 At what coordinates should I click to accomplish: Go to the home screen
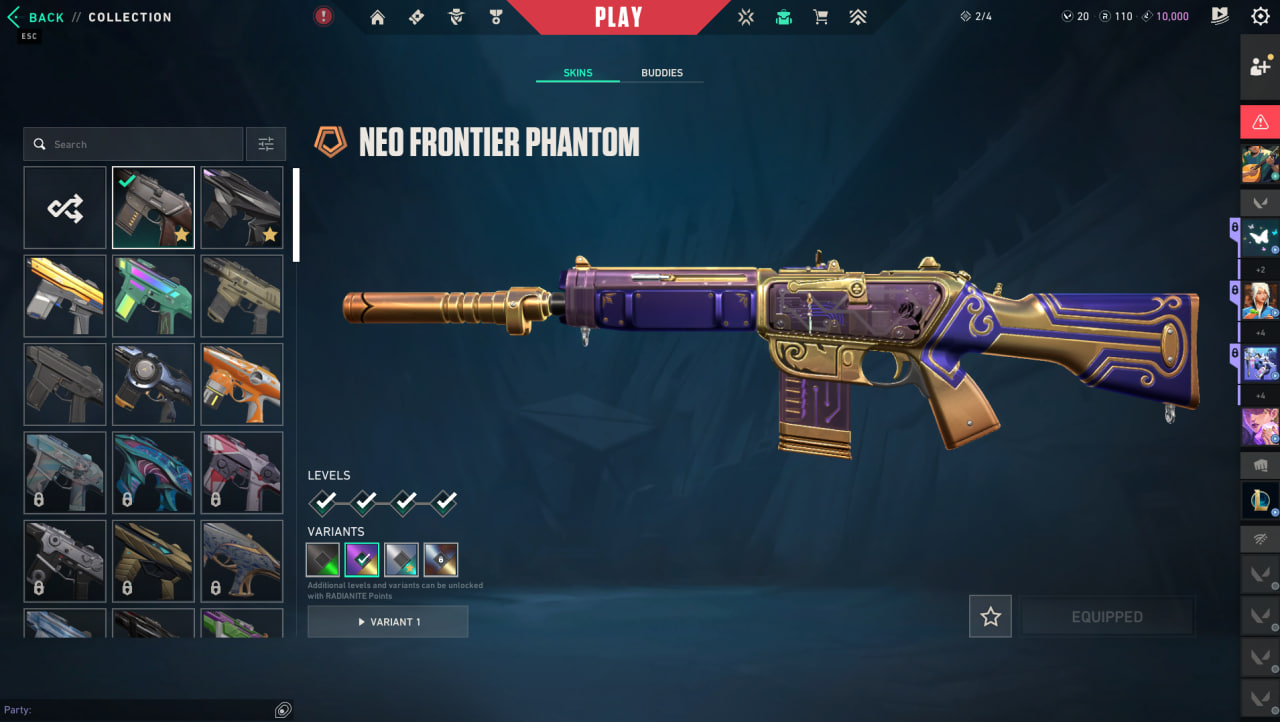pyautogui.click(x=377, y=17)
